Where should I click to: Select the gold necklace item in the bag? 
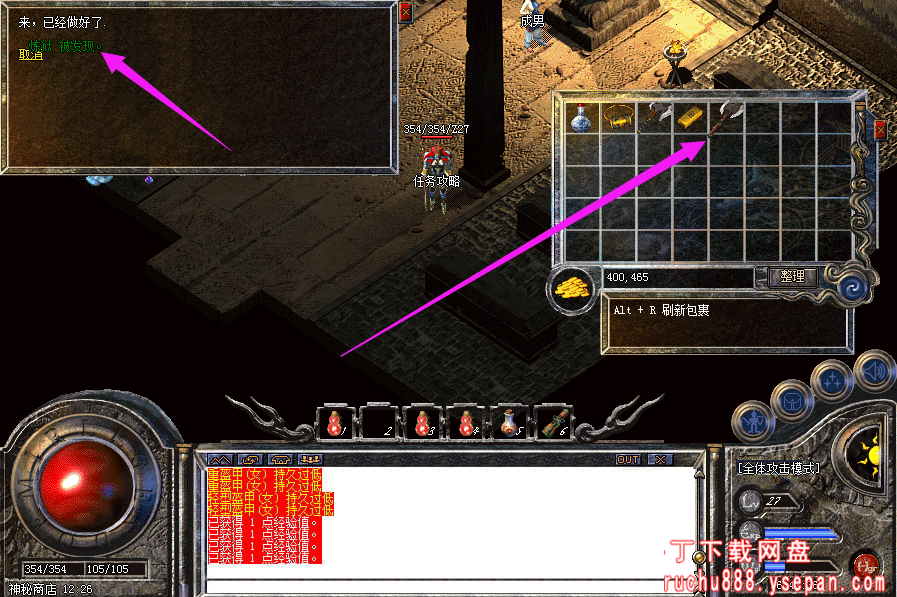(x=617, y=119)
